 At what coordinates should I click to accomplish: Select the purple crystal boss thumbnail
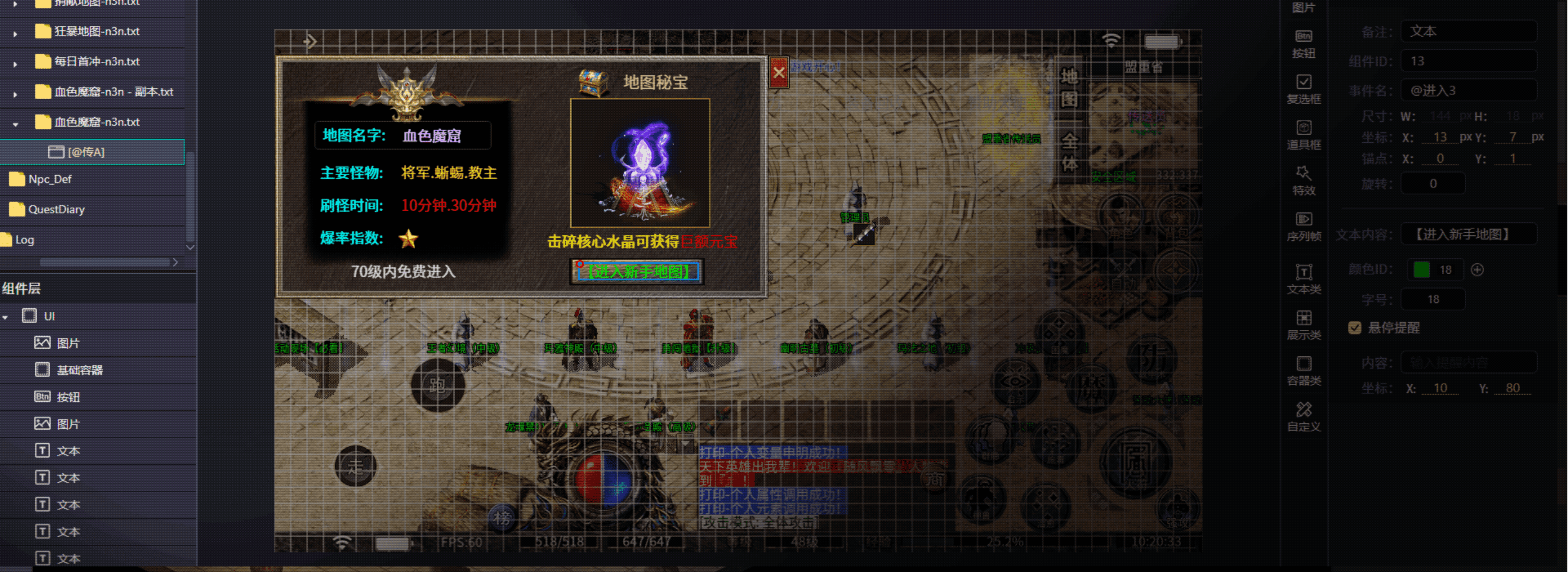[x=640, y=163]
